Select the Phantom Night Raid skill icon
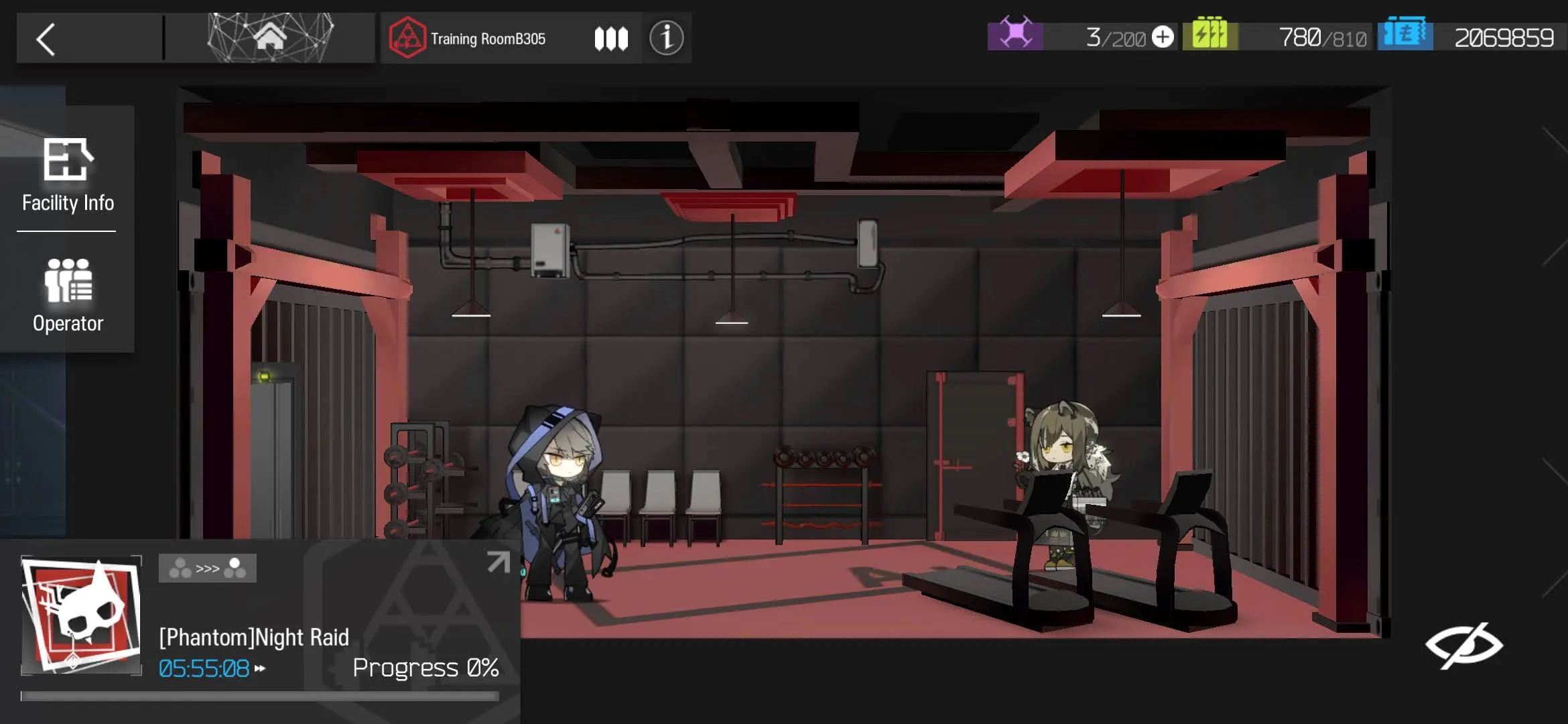This screenshot has height=724, width=1568. pos(81,613)
